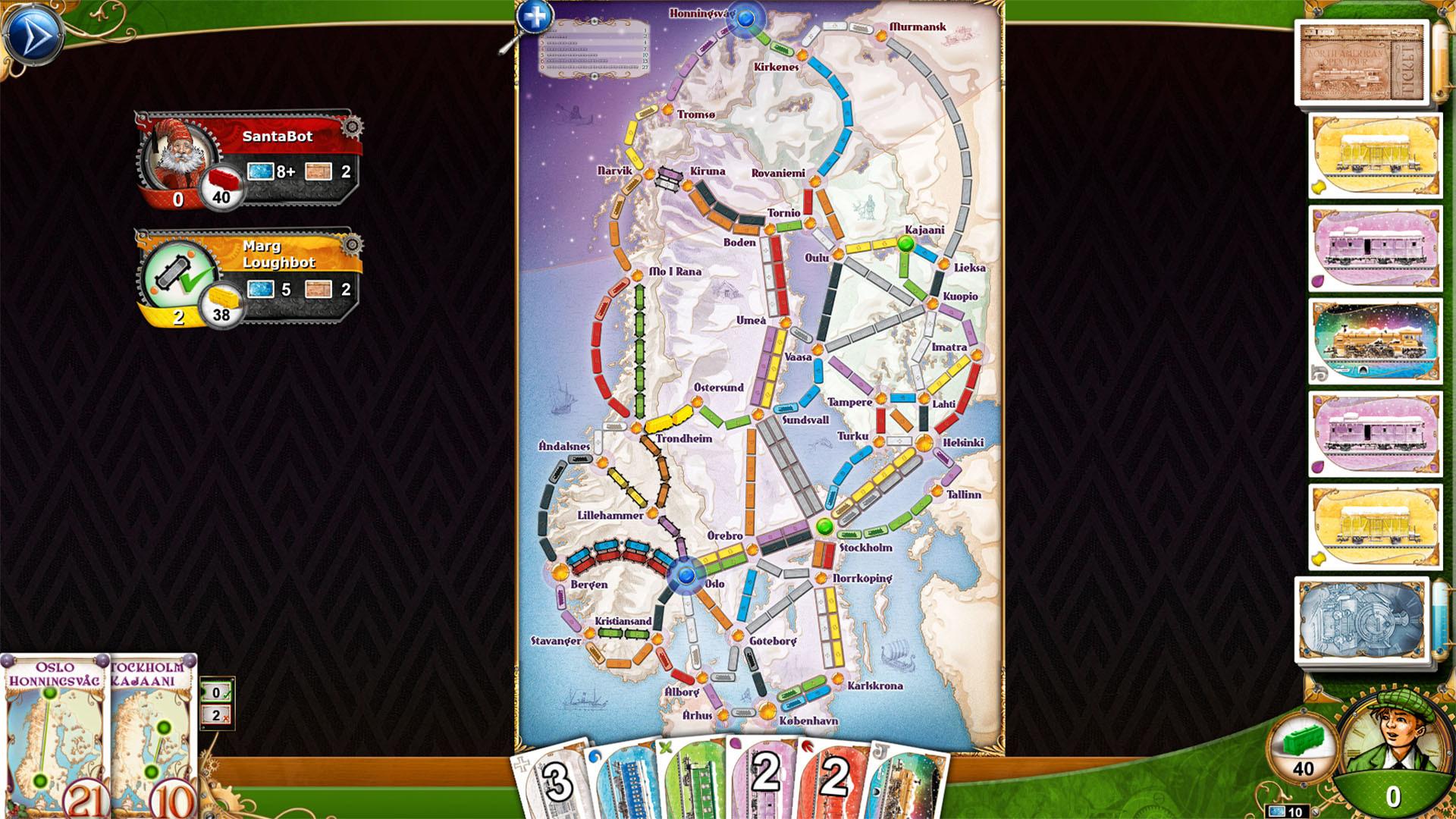The height and width of the screenshot is (819, 1456).
Task: Open SantaBot's settings gear
Action: 351,127
